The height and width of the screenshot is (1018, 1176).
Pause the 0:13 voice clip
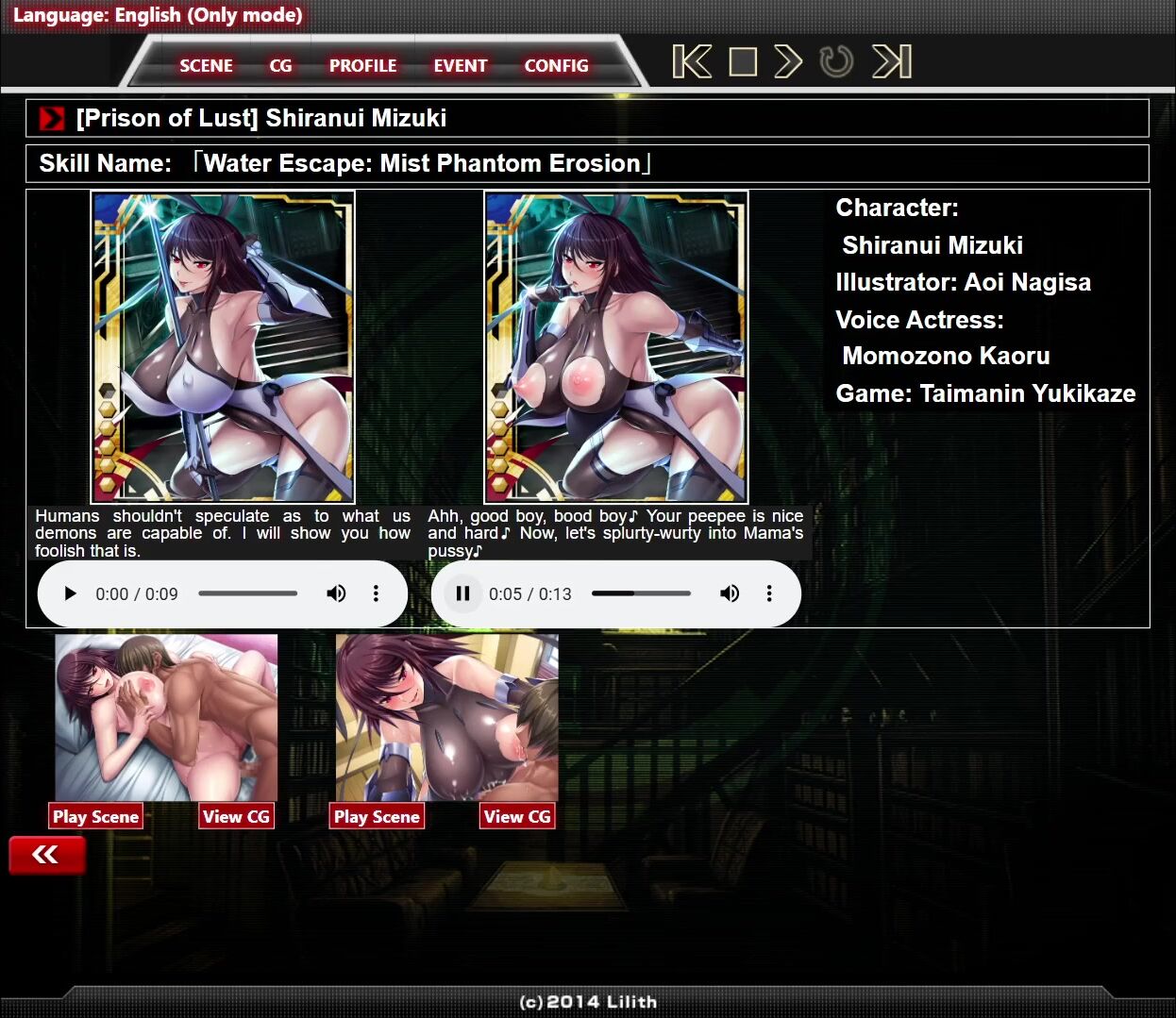(x=462, y=593)
